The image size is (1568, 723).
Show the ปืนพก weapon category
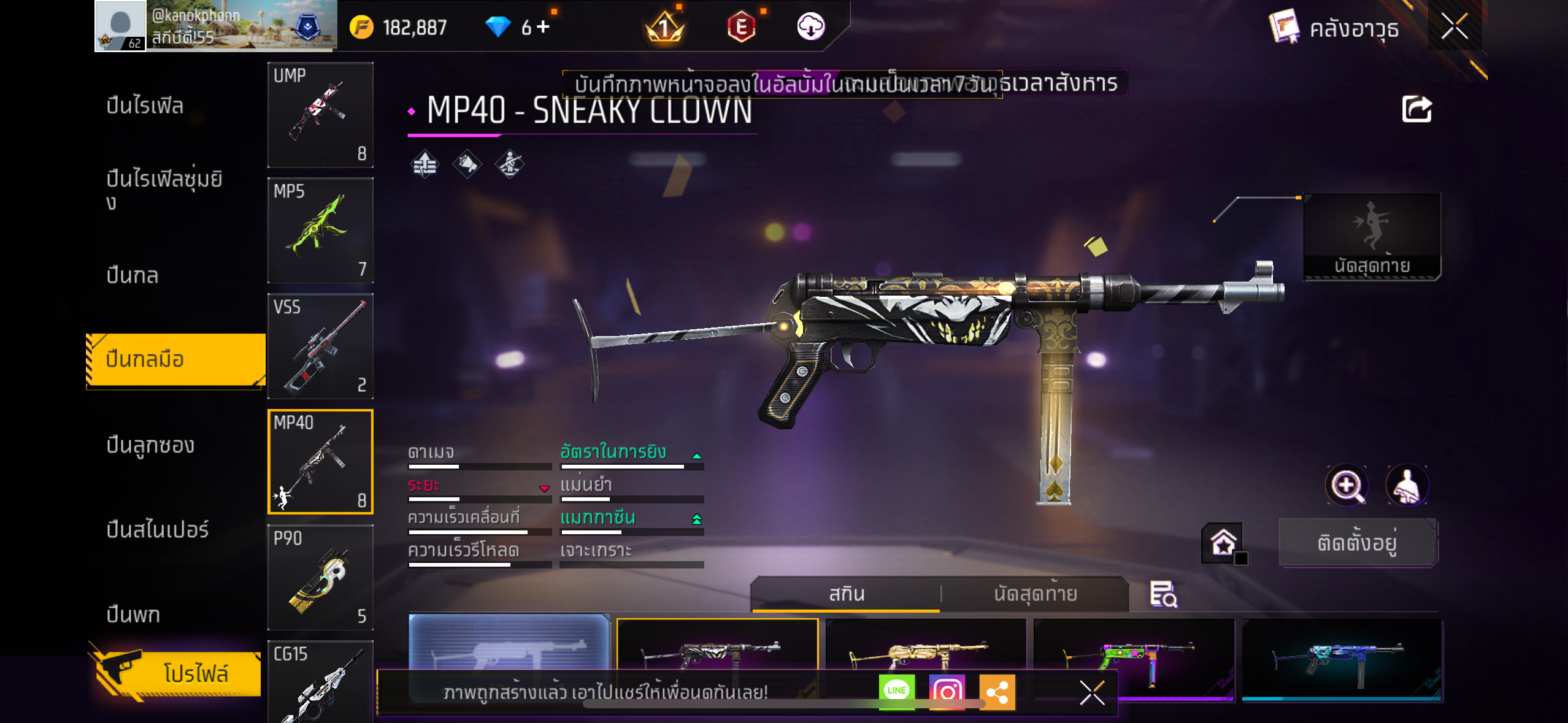[x=133, y=614]
